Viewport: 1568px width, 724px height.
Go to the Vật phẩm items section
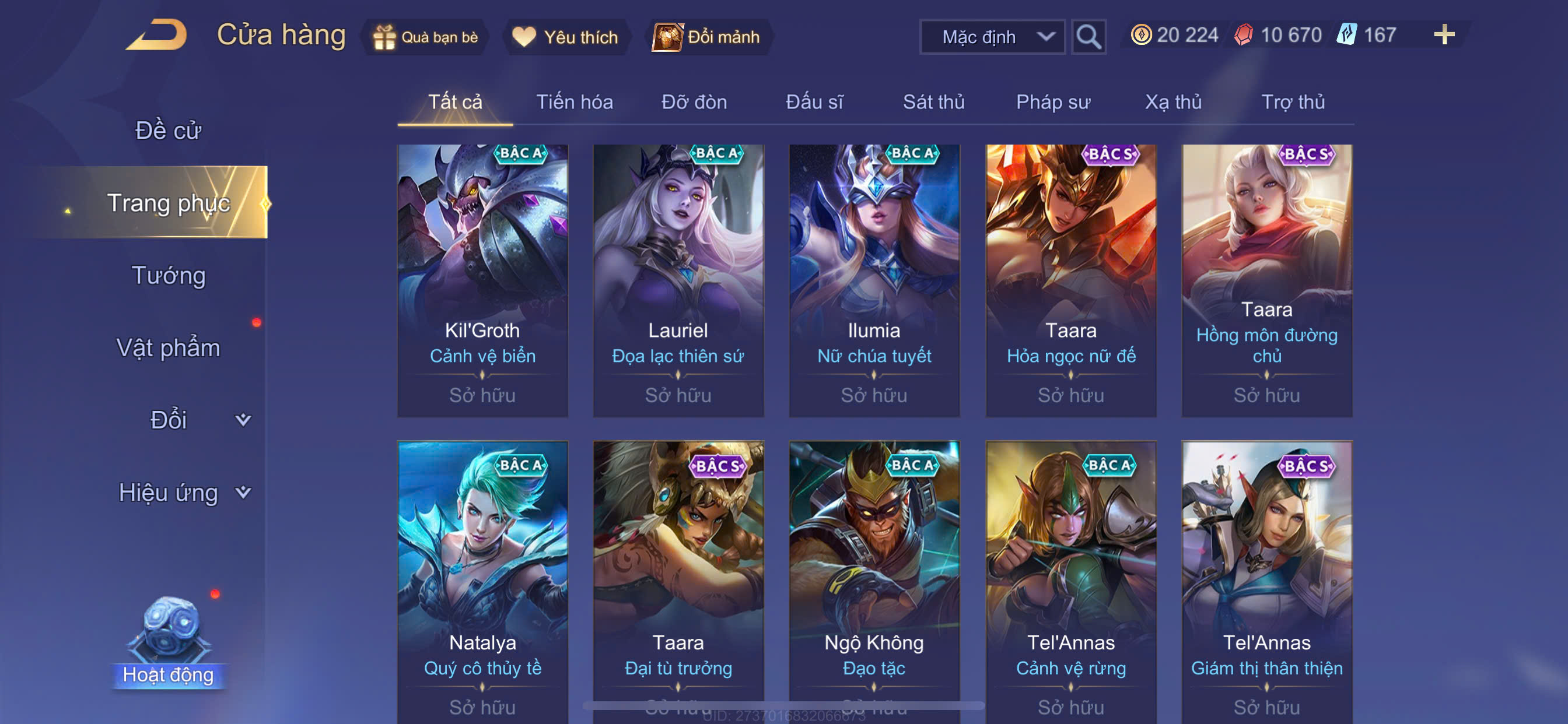point(168,348)
